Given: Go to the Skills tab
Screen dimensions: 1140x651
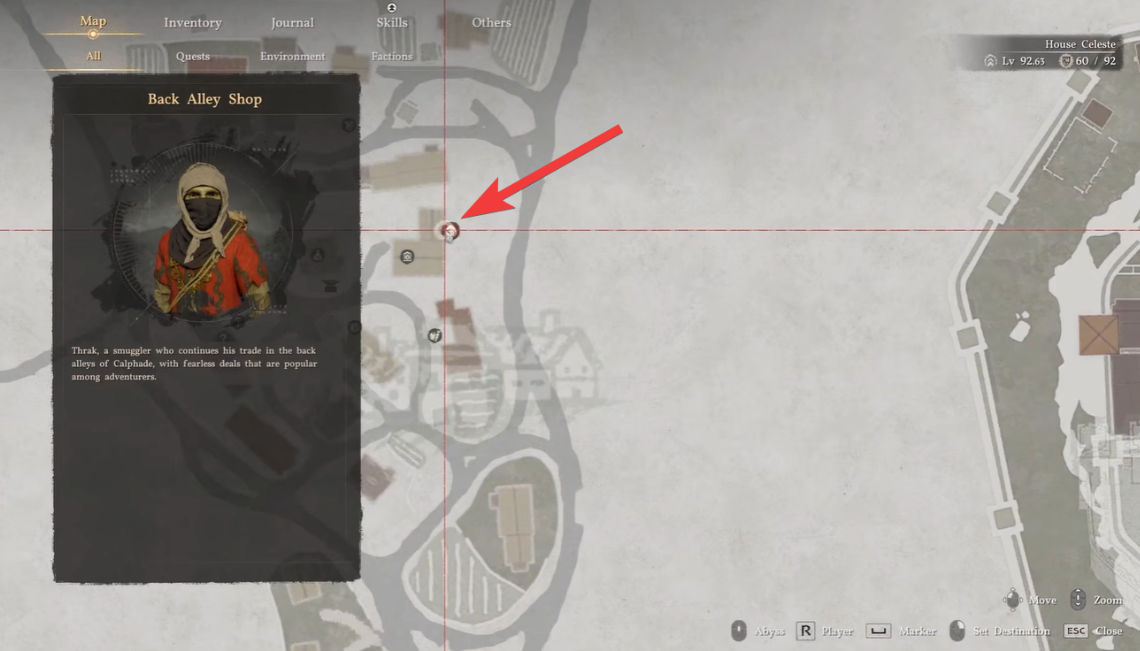Looking at the screenshot, I should pos(391,23).
